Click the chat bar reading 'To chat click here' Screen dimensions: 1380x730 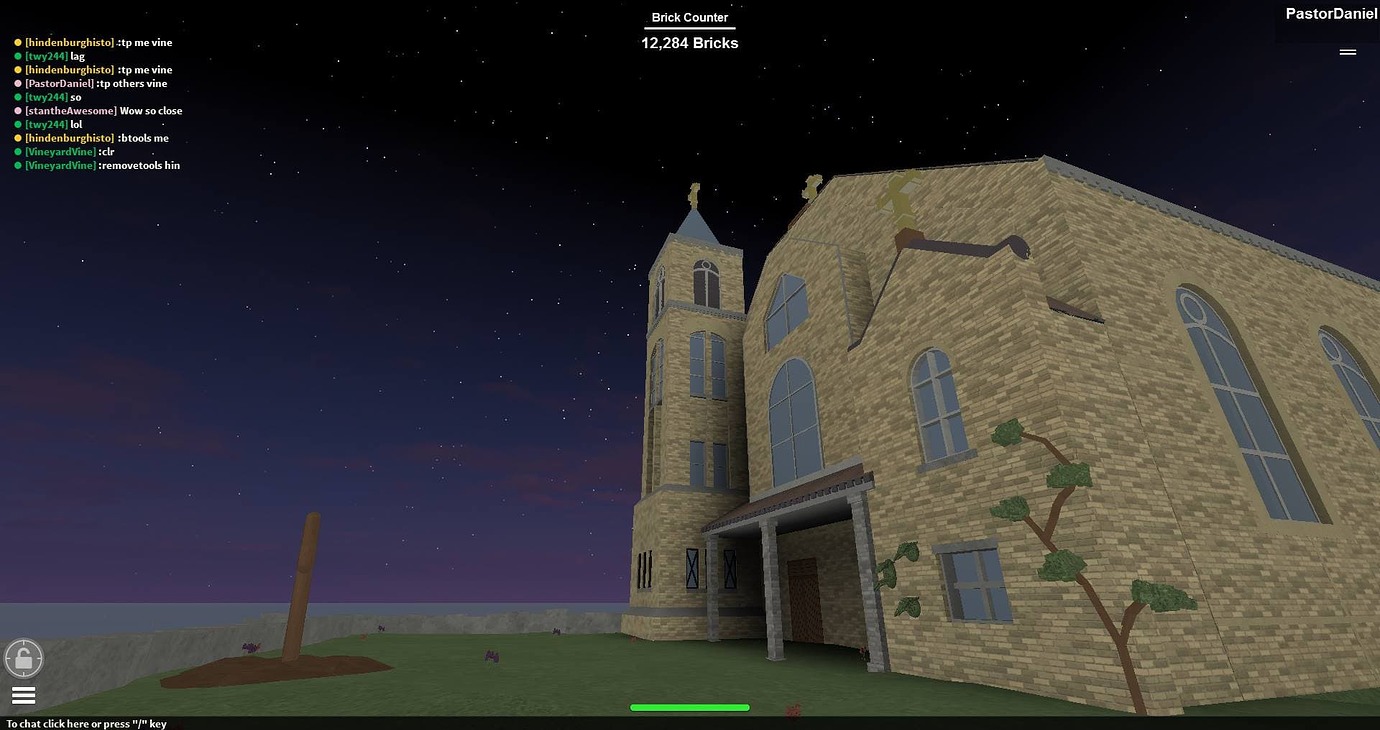87,723
